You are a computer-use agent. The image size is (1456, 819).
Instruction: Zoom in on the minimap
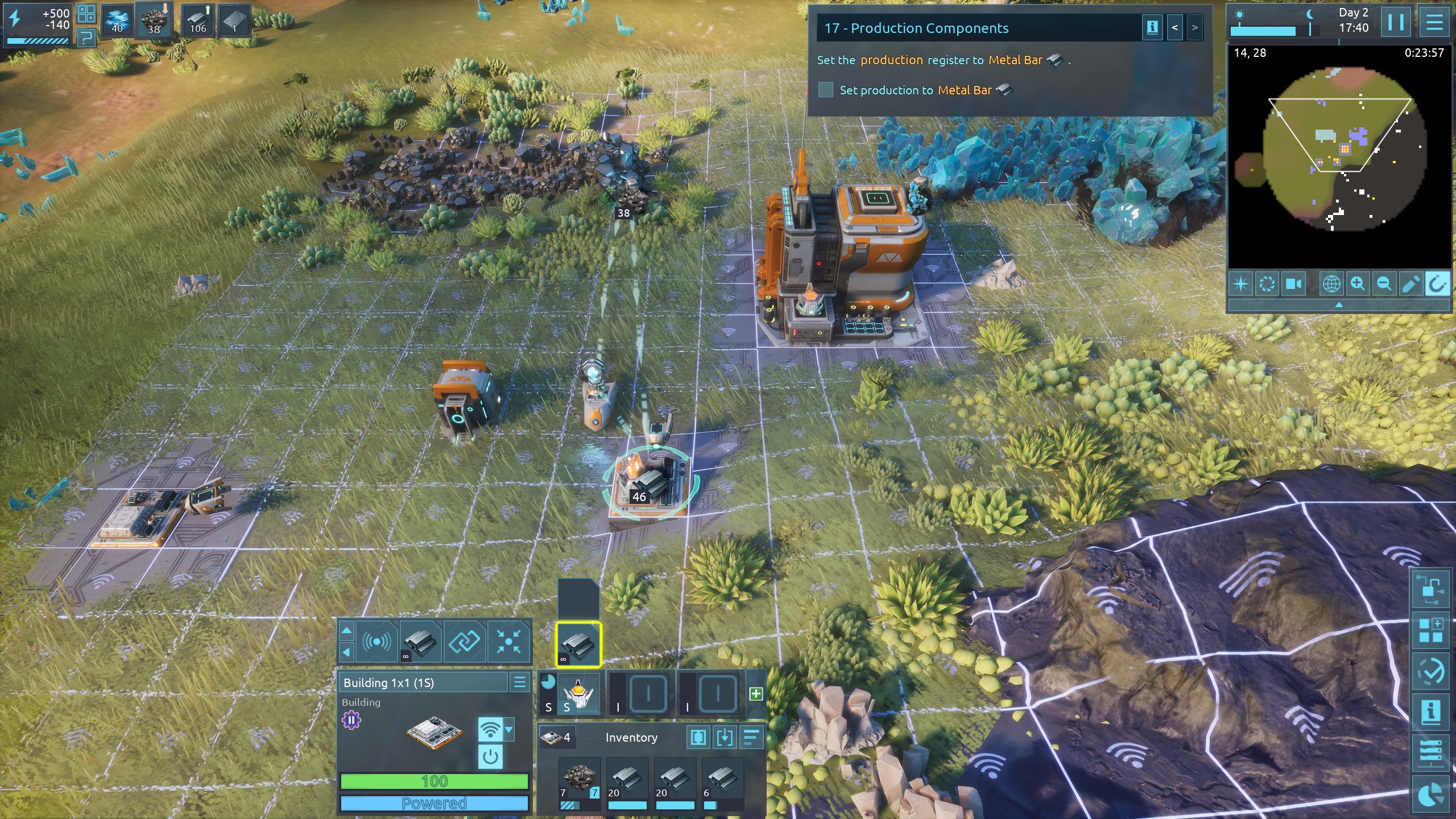tap(1358, 284)
